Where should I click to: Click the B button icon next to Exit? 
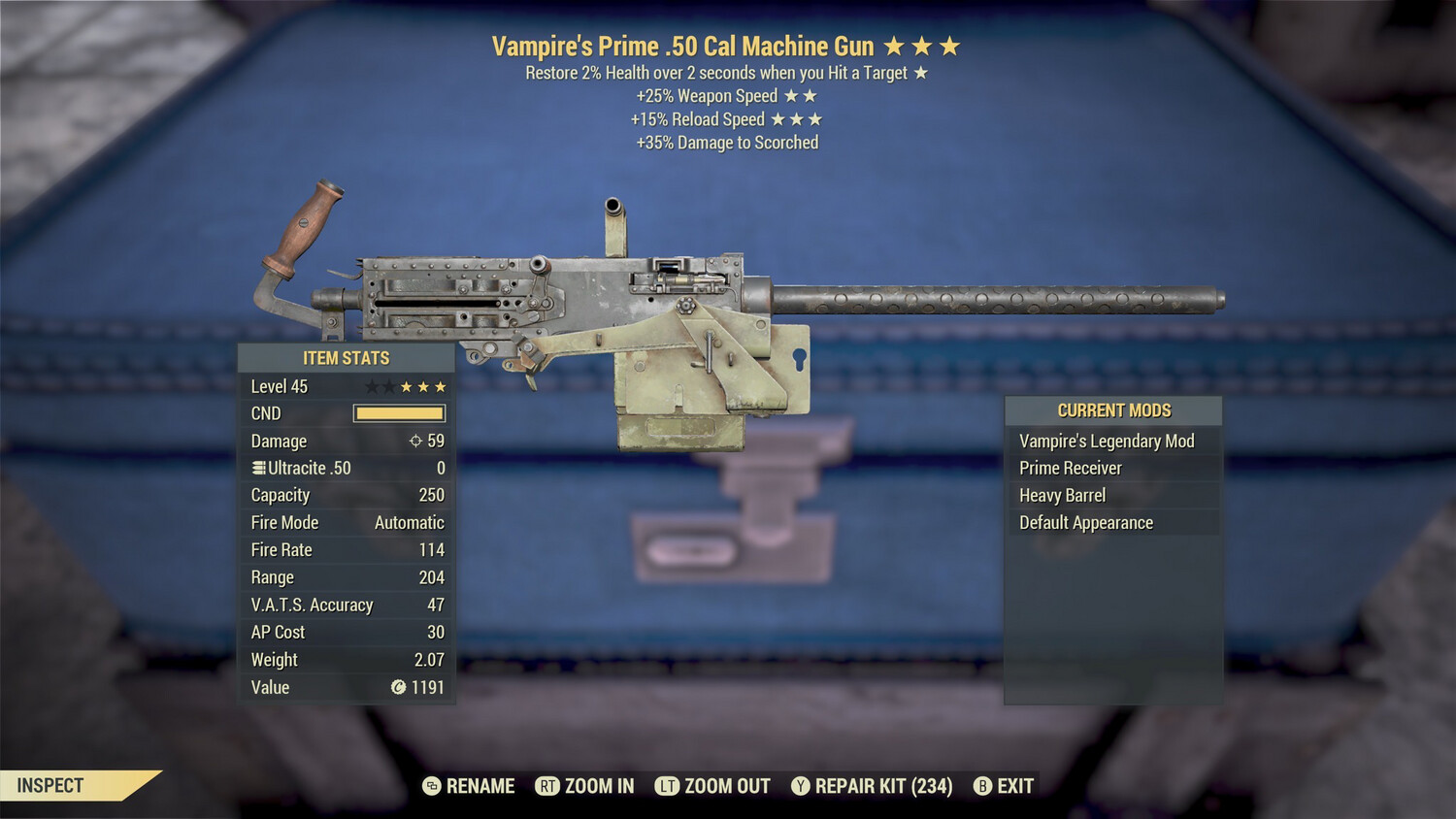pos(982,786)
